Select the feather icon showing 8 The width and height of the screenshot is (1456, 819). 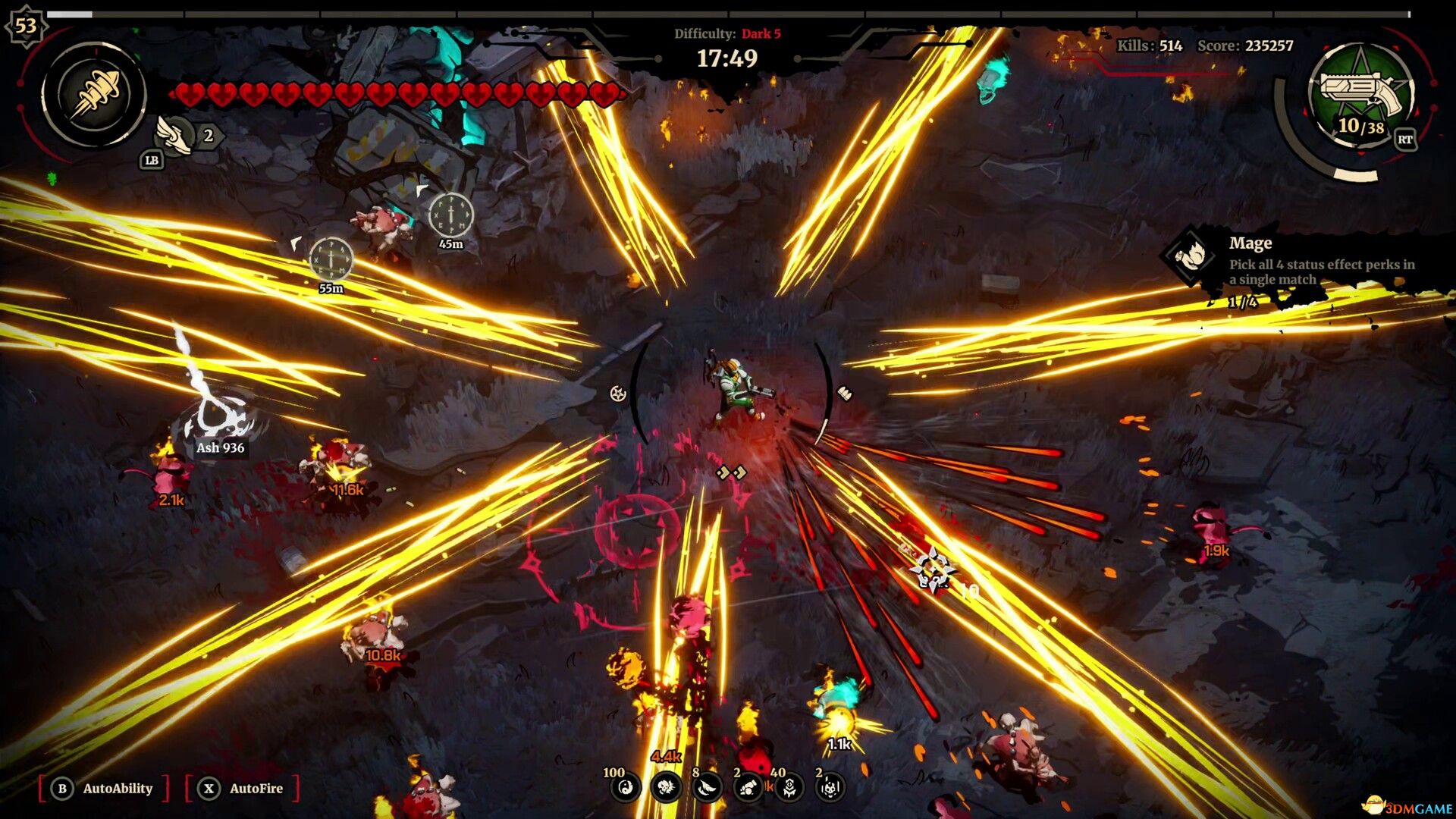pos(707,789)
